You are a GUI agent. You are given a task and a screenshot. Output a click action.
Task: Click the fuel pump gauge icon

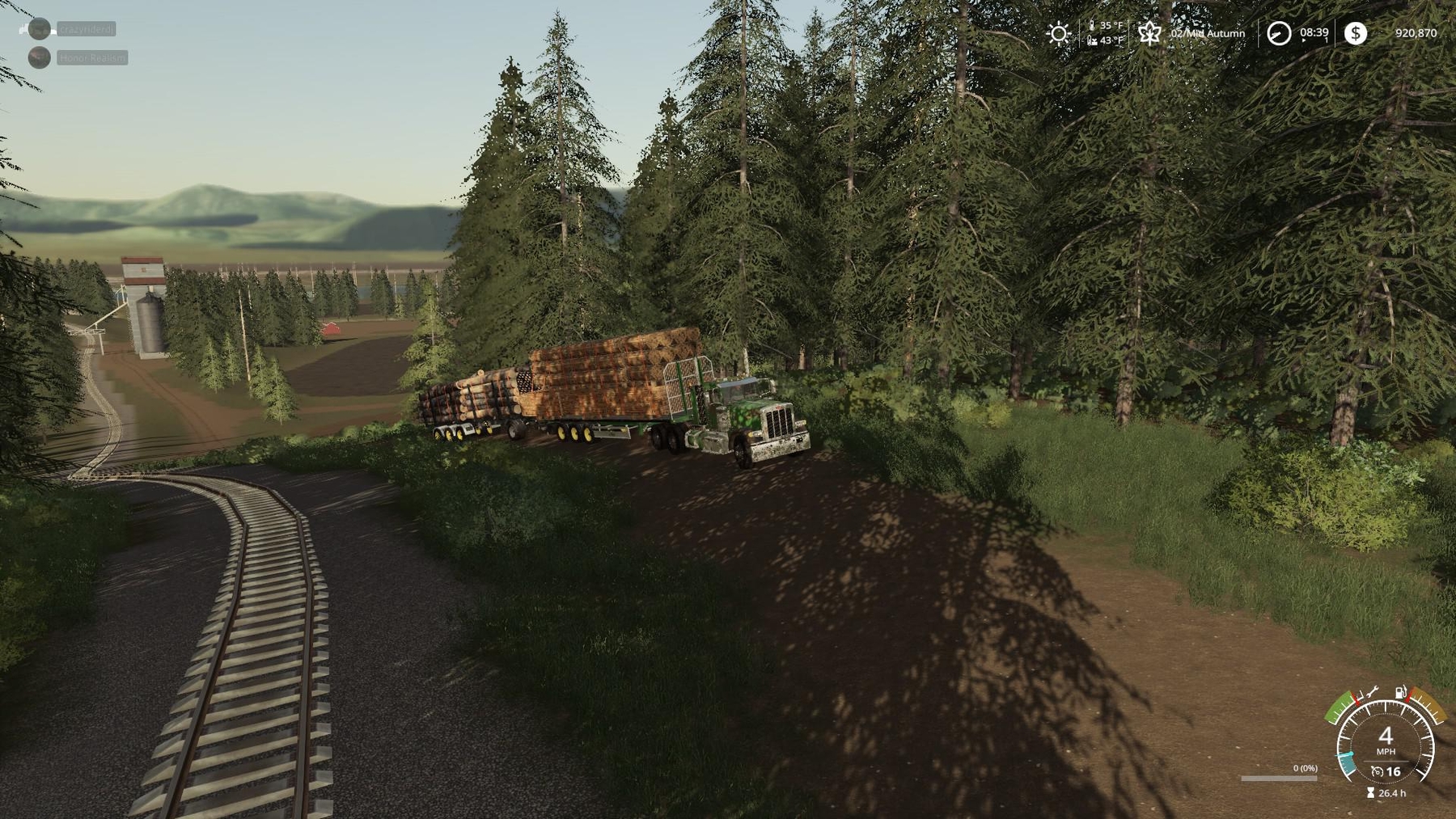click(1400, 693)
